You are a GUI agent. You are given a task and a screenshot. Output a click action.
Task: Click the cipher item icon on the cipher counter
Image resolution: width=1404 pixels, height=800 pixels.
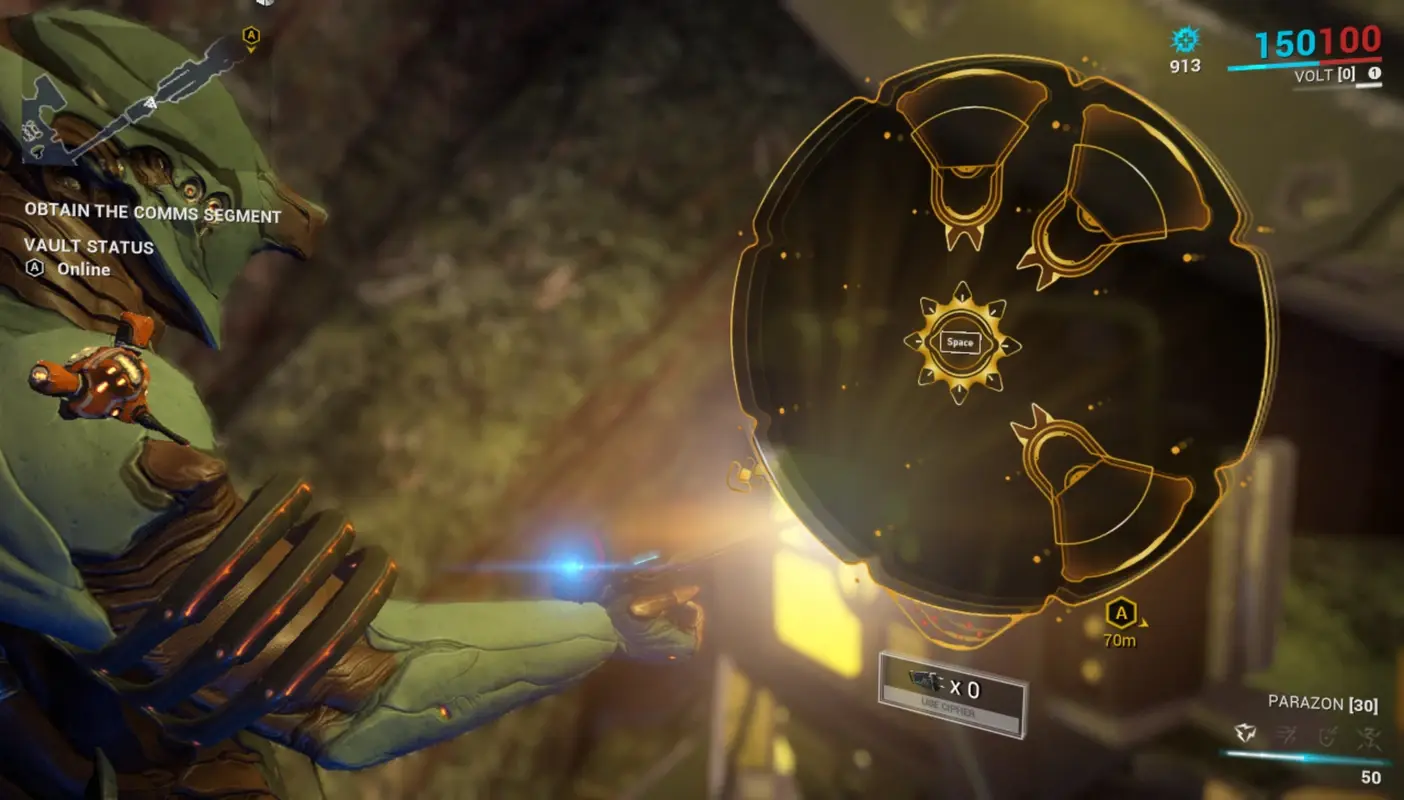click(923, 681)
